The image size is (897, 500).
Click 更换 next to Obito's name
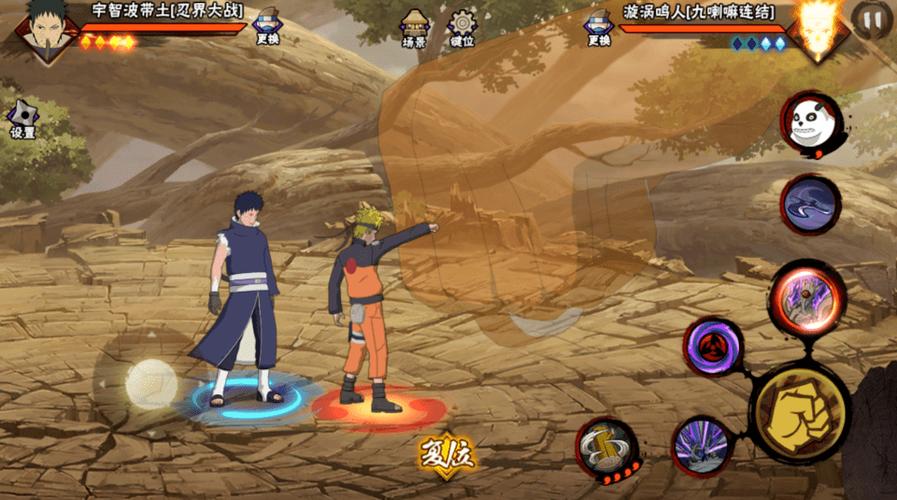[267, 26]
